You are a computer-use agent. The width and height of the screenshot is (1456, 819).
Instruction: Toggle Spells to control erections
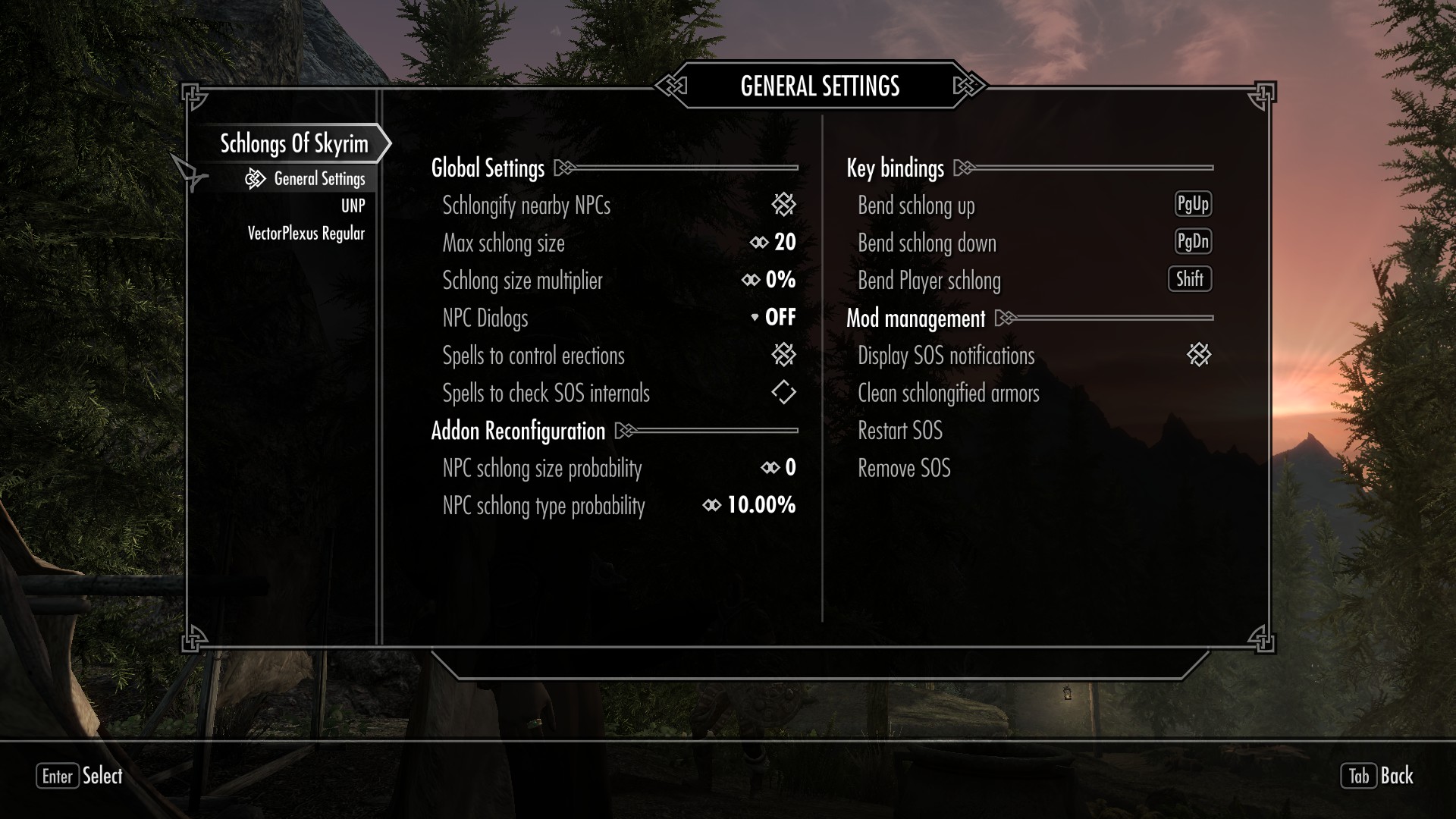pos(783,354)
